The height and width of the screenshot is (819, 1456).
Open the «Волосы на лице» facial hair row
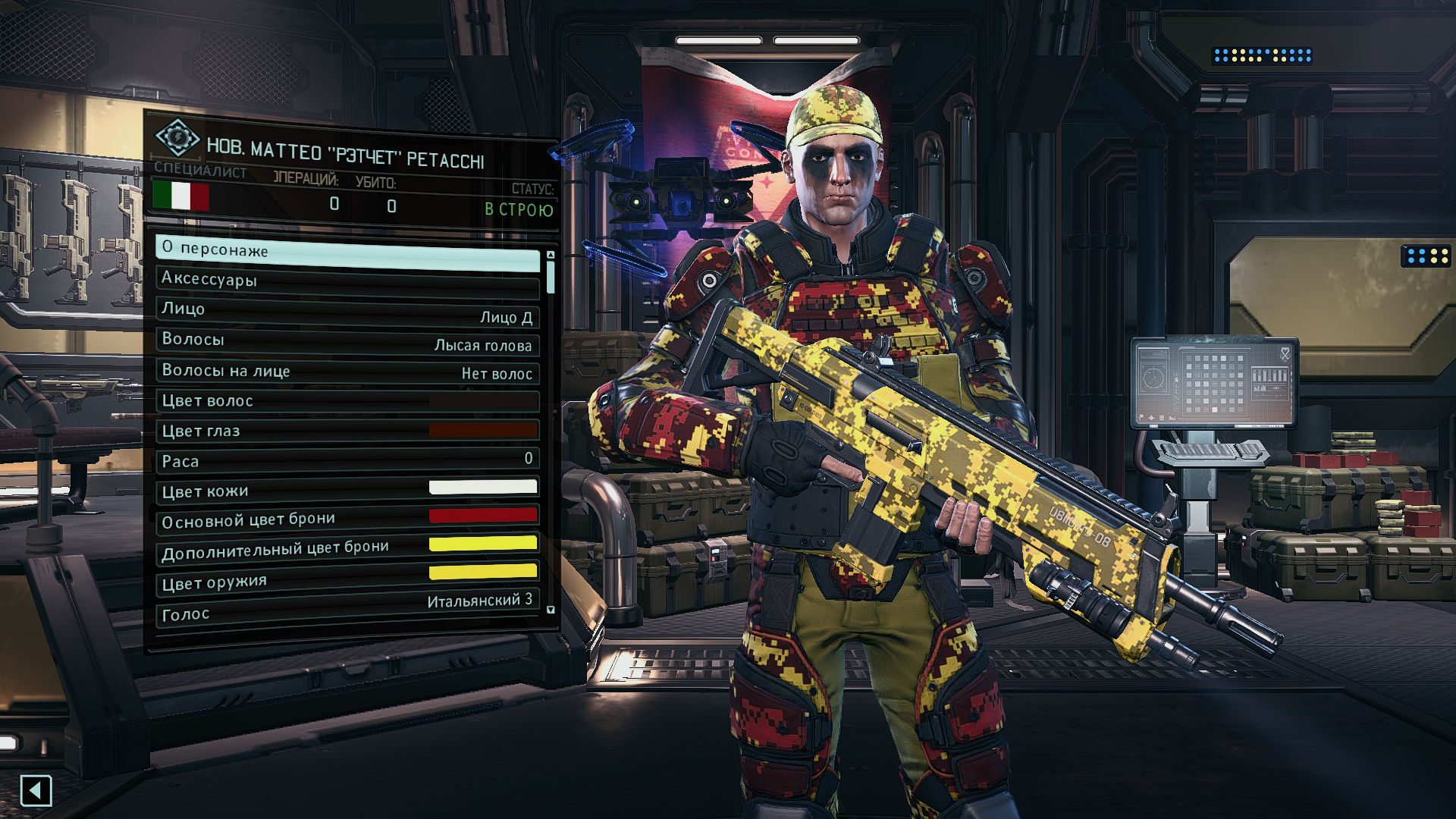pyautogui.click(x=347, y=372)
